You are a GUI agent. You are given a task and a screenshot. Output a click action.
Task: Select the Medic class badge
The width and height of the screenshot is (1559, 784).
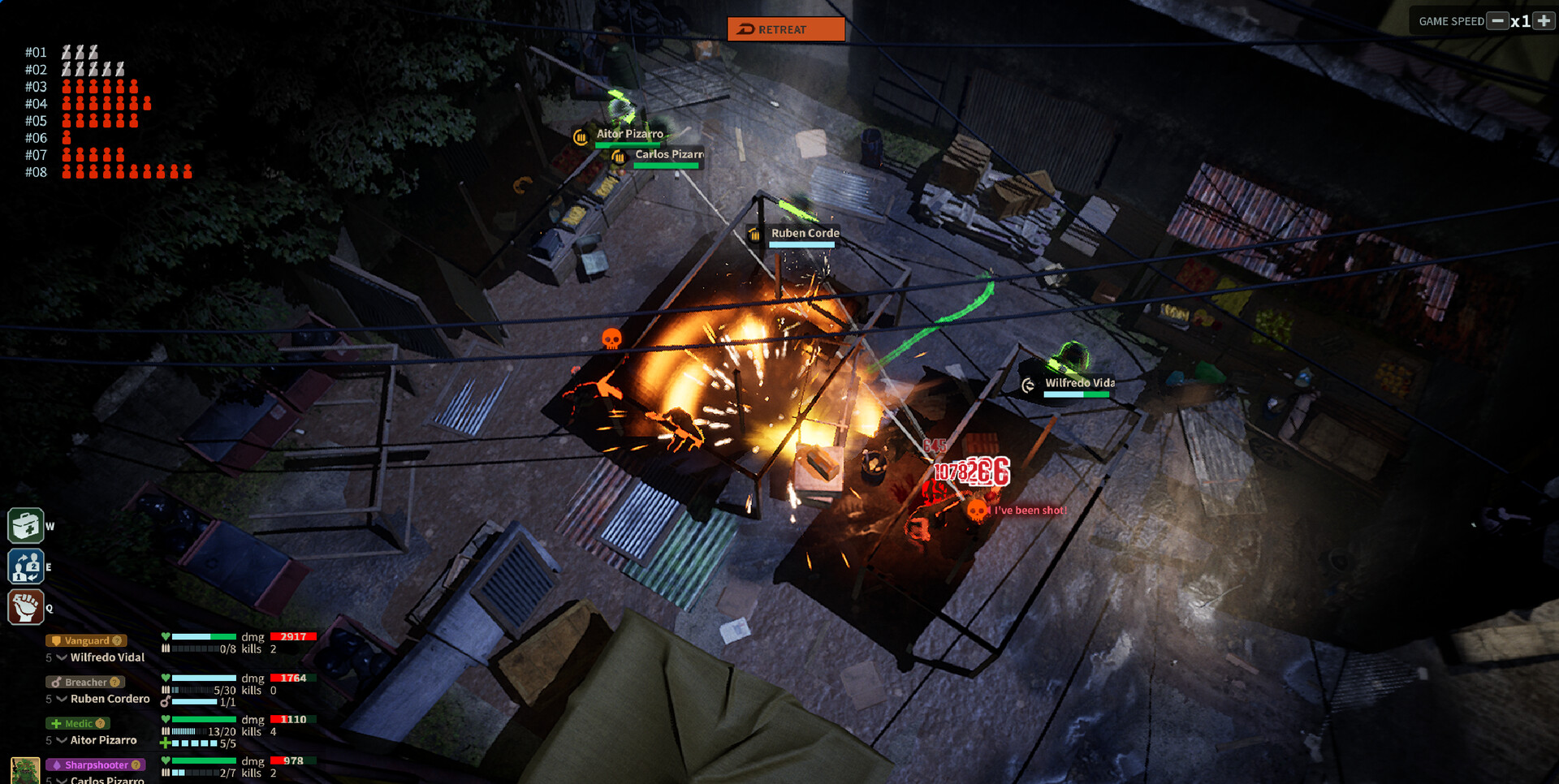pyautogui.click(x=76, y=723)
